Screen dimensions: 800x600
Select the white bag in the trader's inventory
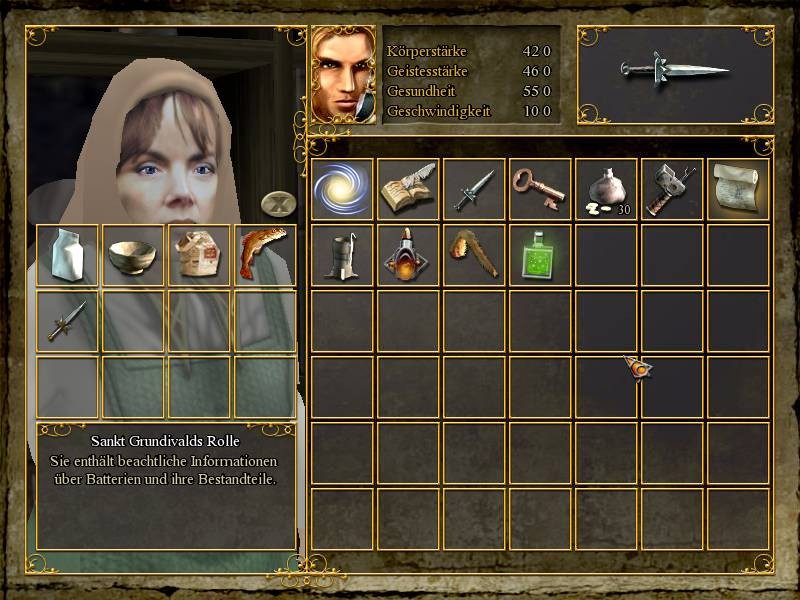click(x=68, y=254)
